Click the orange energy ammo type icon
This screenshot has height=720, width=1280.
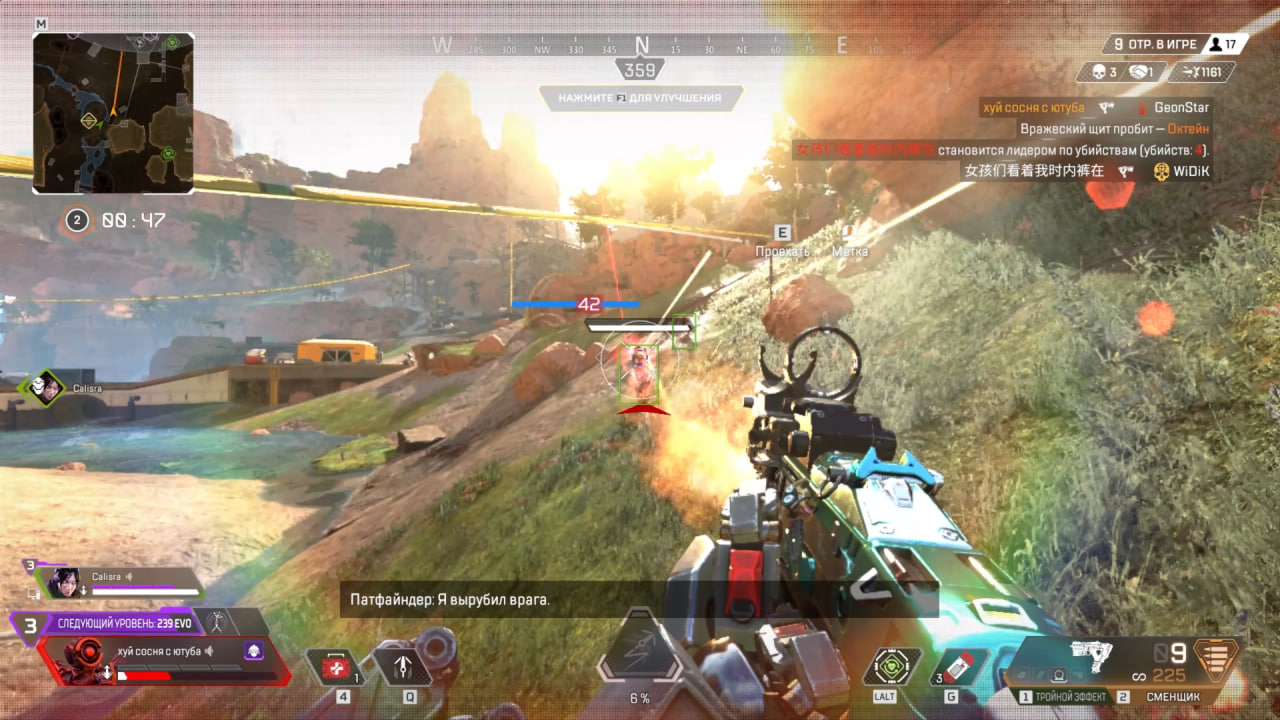point(1216,659)
